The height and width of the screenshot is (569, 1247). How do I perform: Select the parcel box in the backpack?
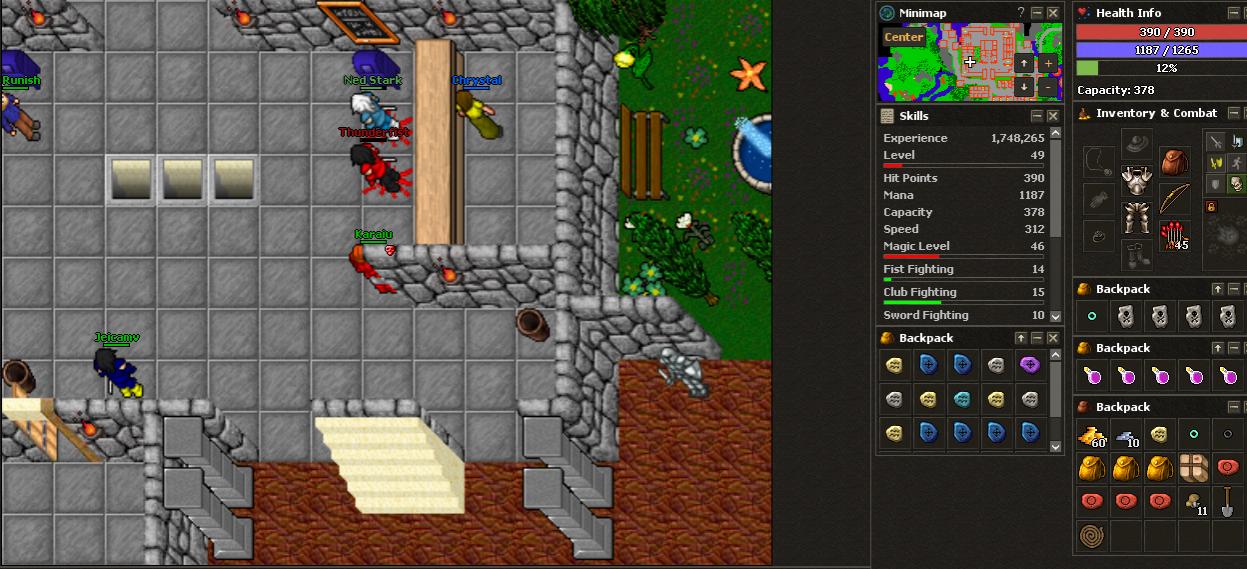click(x=1193, y=469)
